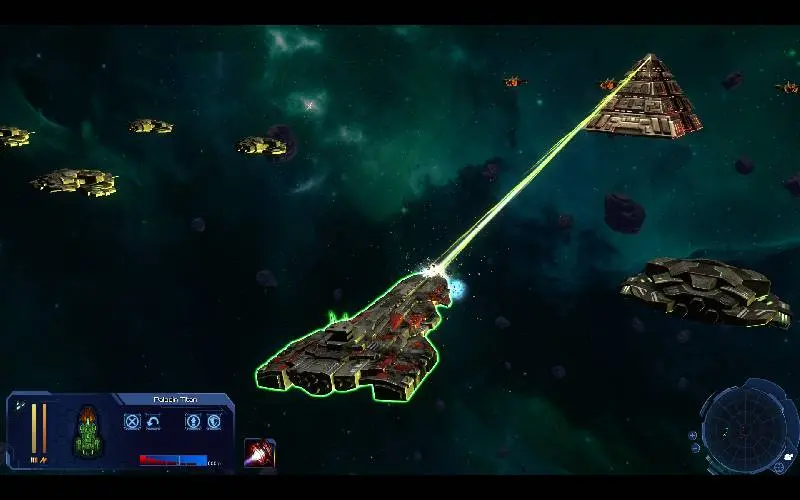
Task: Click the stop command button with the X
Action: [132, 422]
